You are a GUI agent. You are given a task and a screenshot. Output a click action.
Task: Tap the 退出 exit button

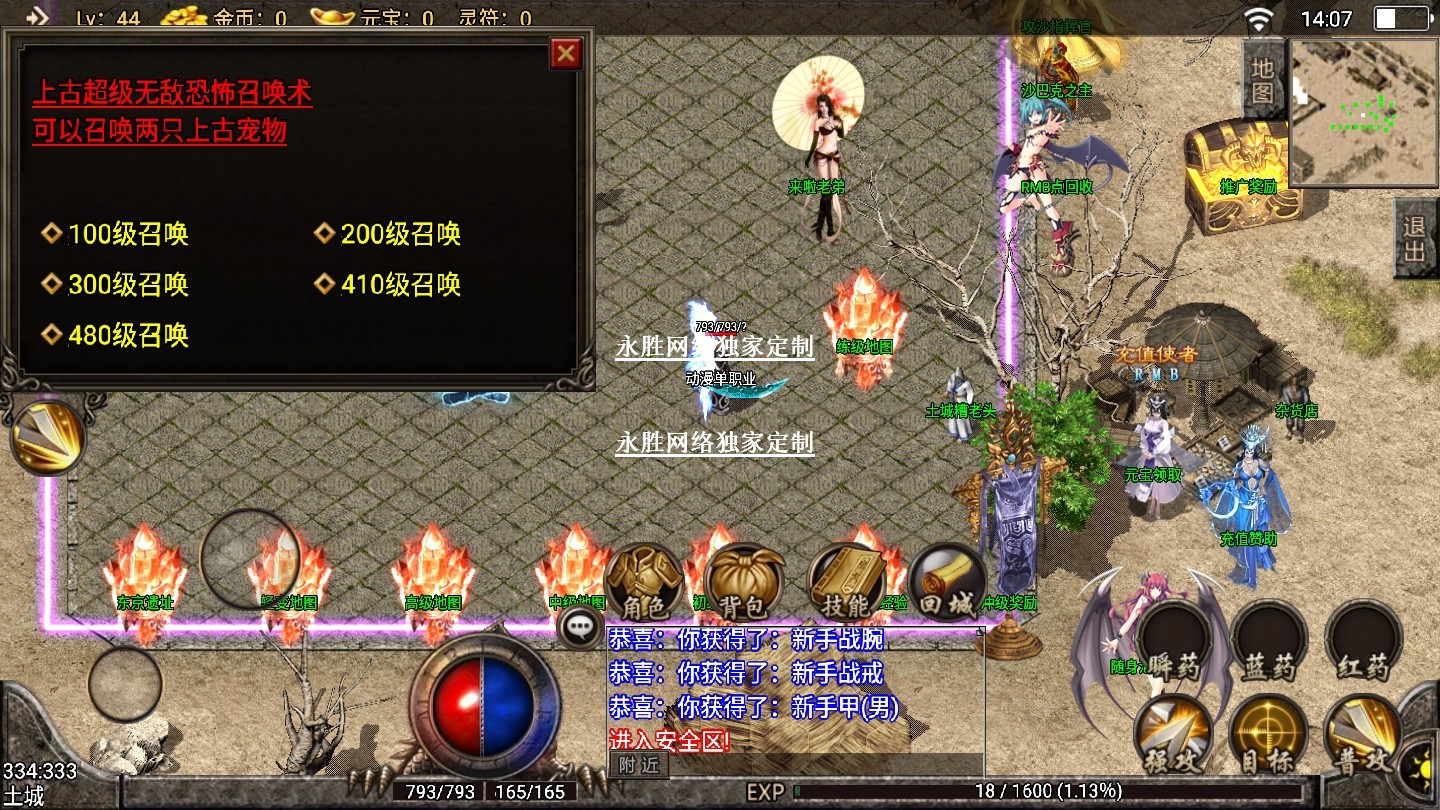tap(1415, 238)
